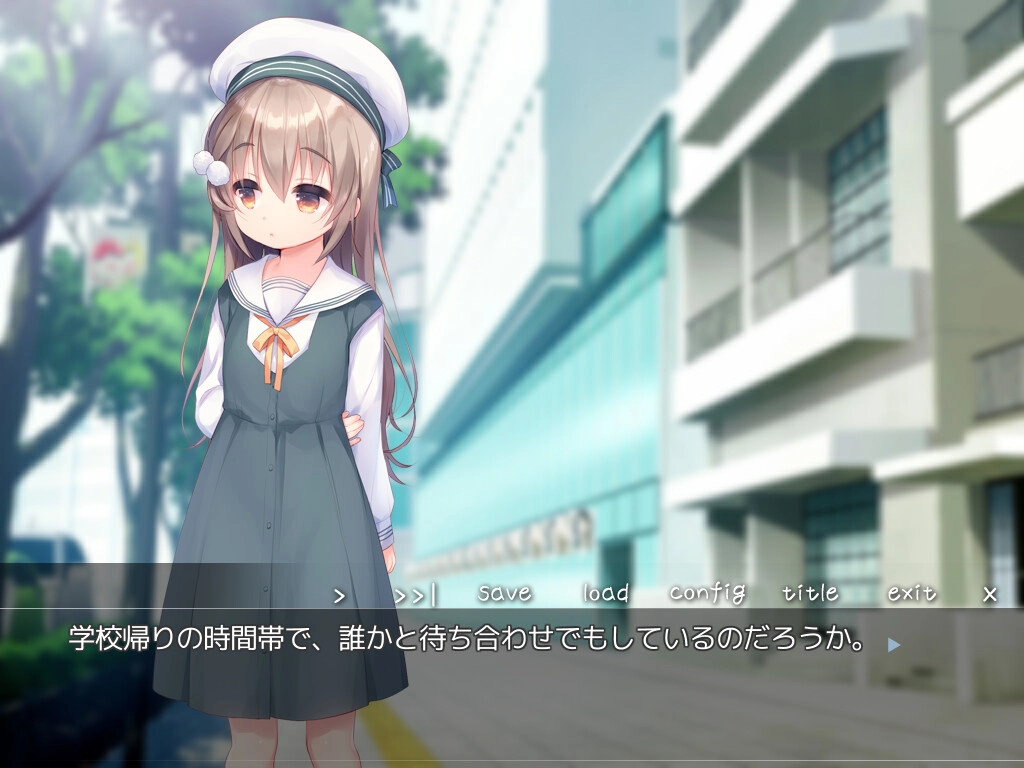
Task: Start auto-play with the single arrow button
Action: (339, 595)
